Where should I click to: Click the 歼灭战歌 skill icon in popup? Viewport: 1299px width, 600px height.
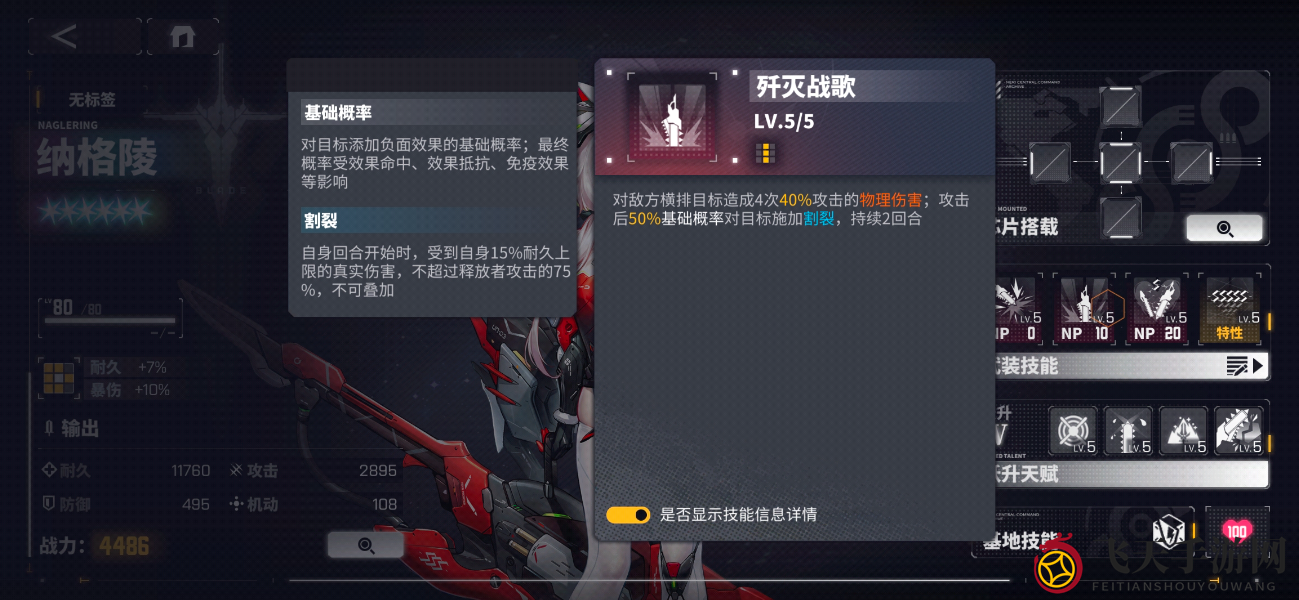(672, 117)
